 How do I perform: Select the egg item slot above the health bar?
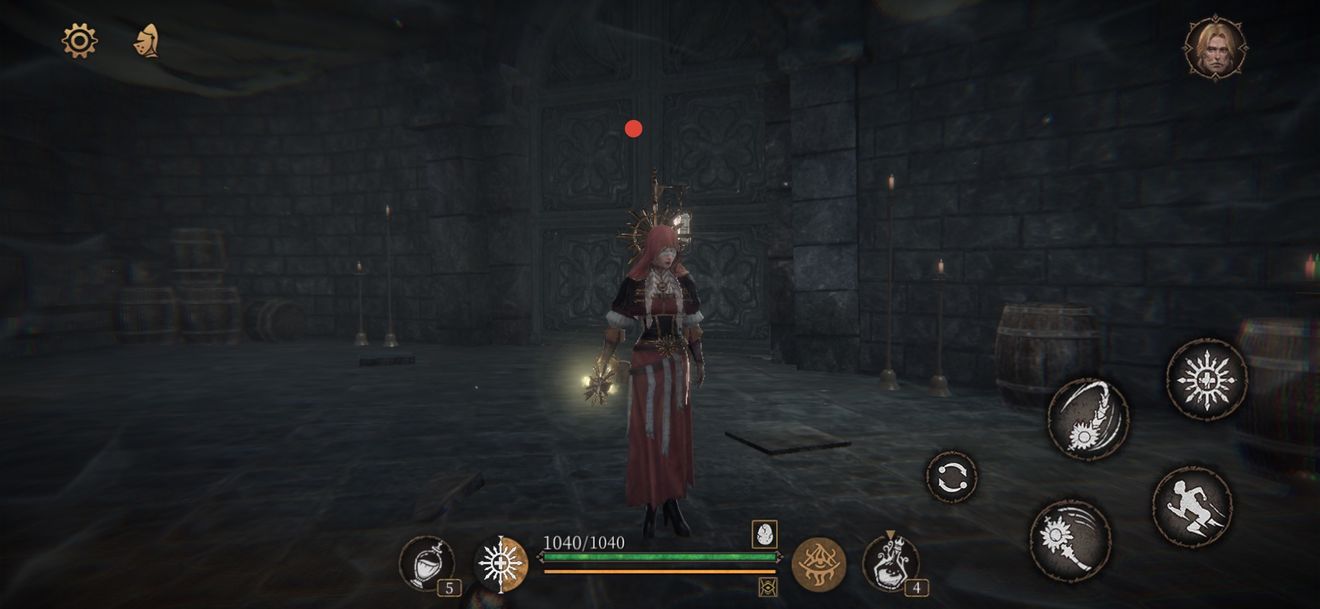pos(766,534)
